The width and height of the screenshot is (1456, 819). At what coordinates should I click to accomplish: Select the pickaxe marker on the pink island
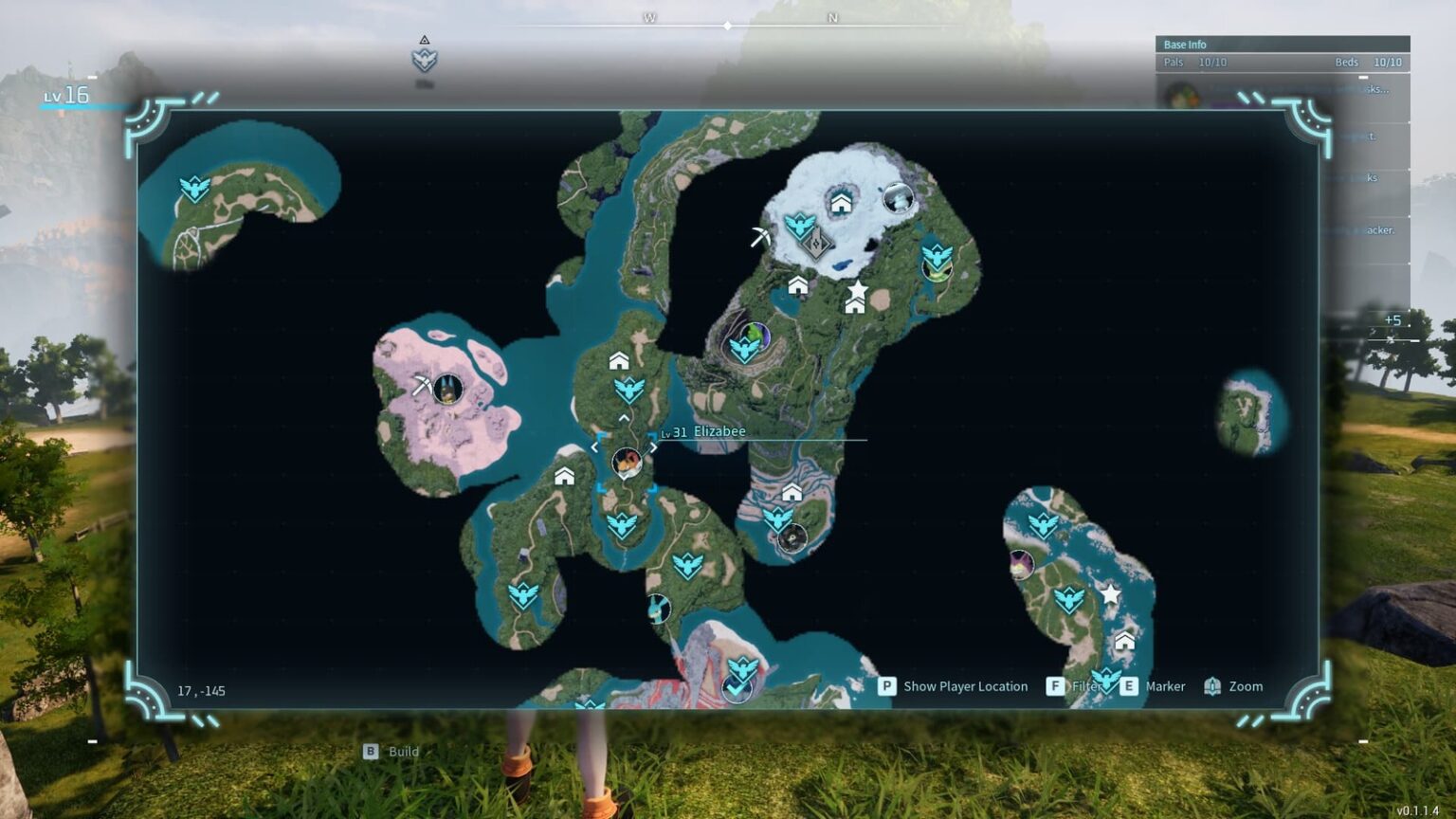tap(421, 384)
